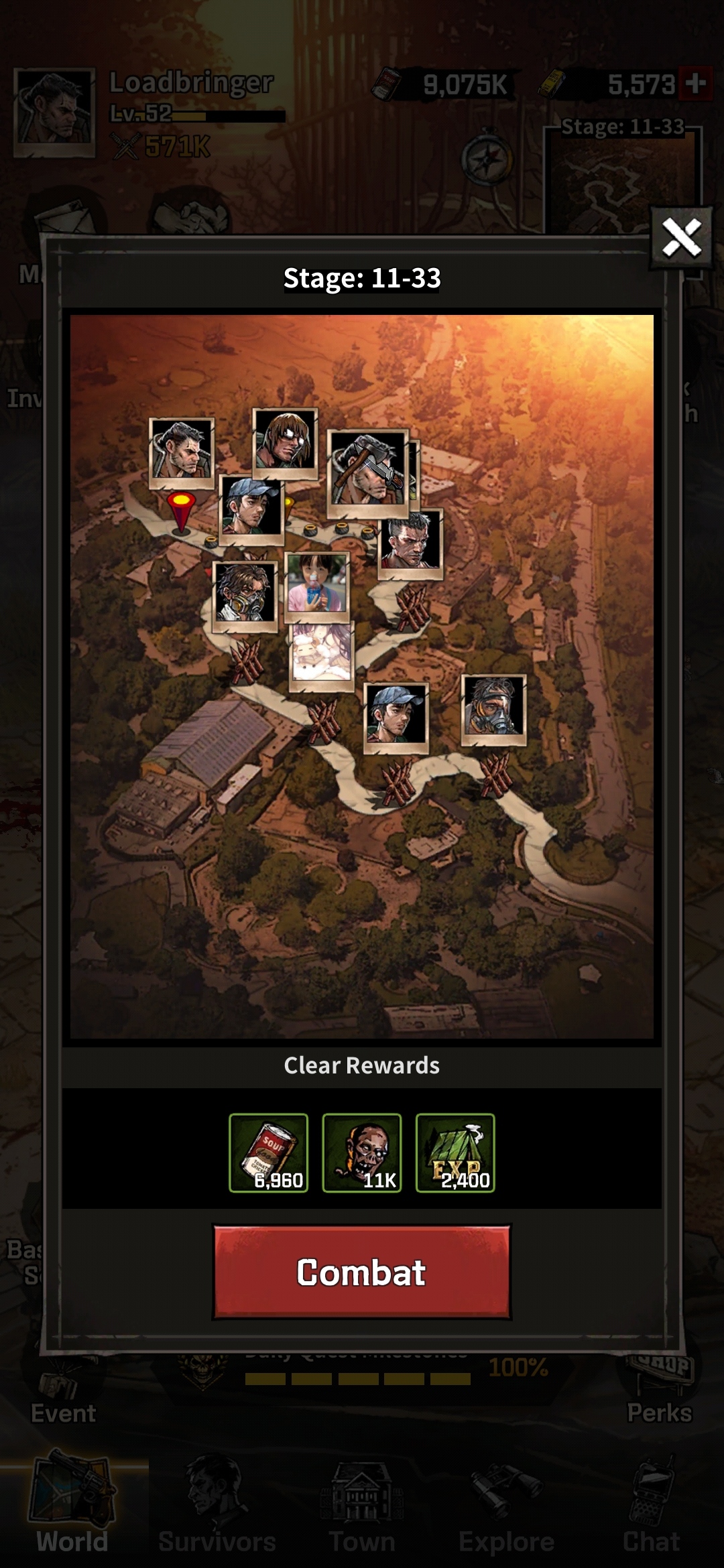Choose the gas mask survivor near path end

point(493,709)
